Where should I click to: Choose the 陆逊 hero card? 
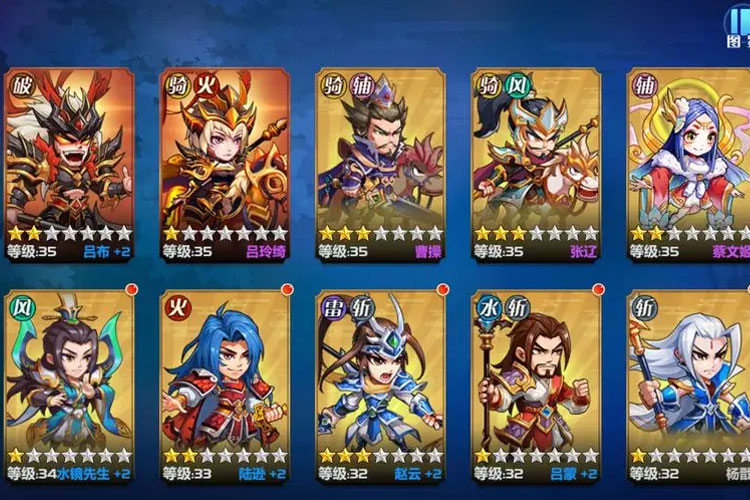[224, 385]
